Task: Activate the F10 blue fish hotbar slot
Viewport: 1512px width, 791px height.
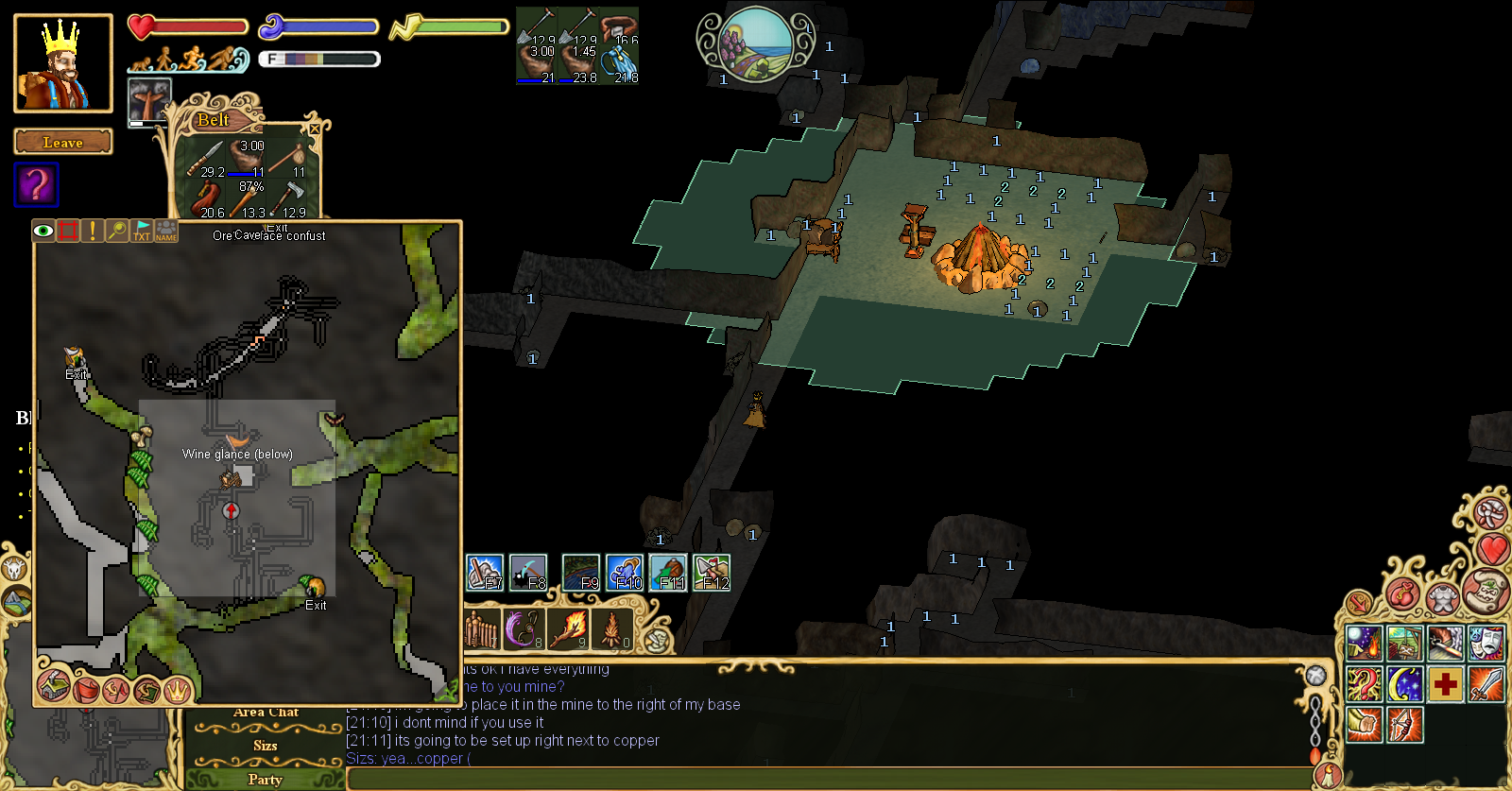Action: (x=624, y=572)
